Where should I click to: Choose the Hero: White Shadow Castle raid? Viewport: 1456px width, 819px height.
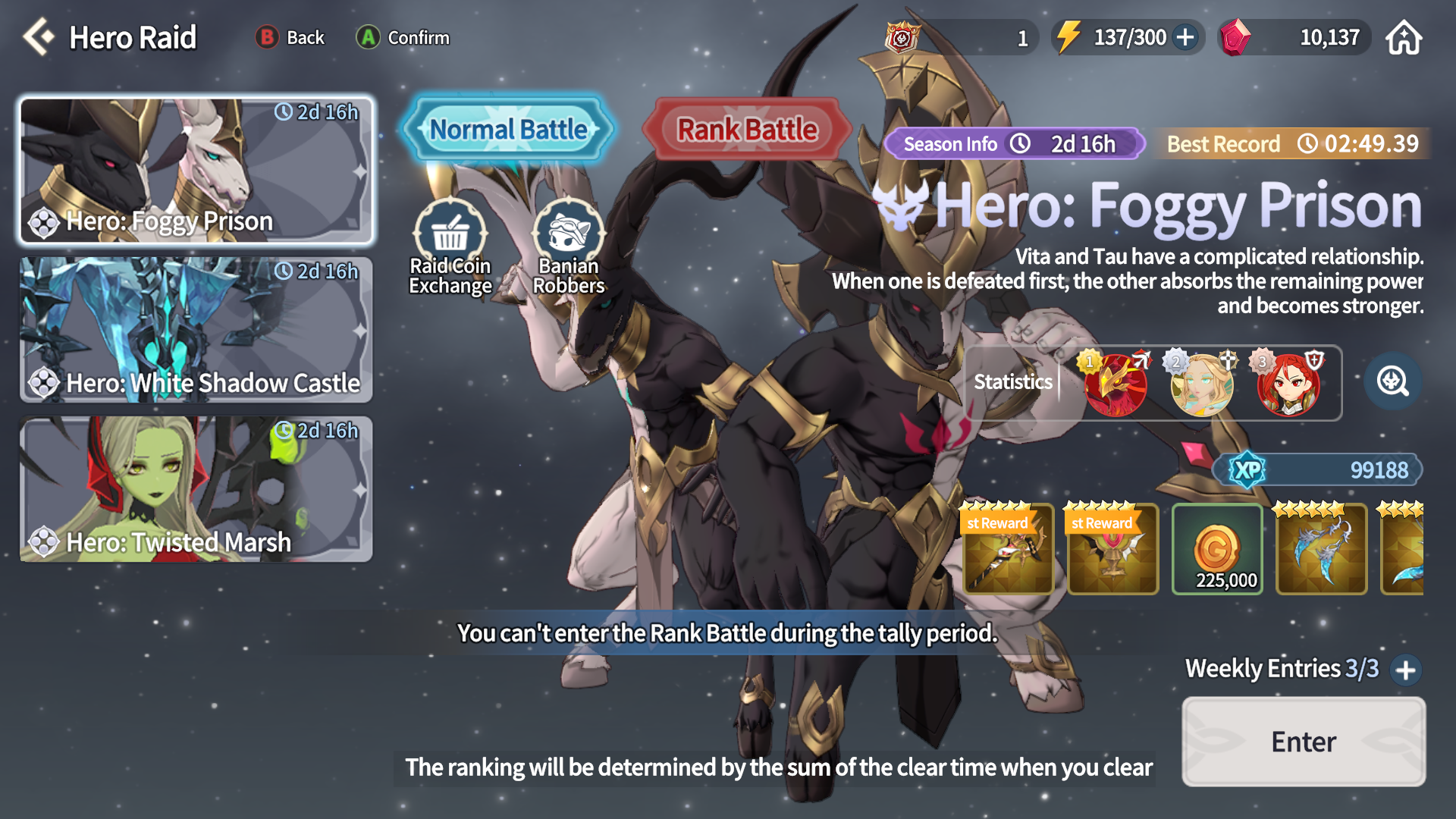pyautogui.click(x=196, y=329)
